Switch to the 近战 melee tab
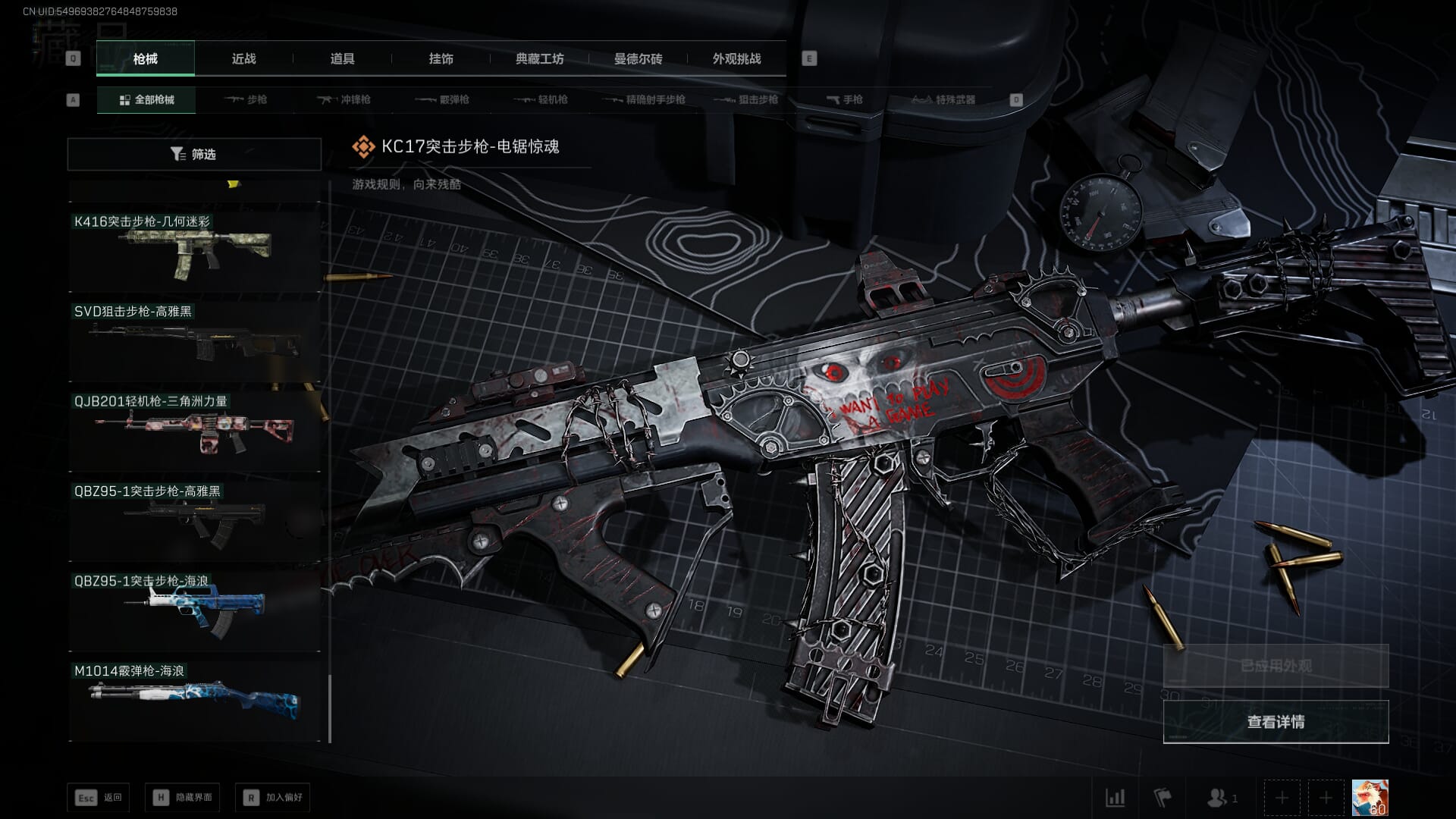The height and width of the screenshot is (819, 1456). pos(243,58)
